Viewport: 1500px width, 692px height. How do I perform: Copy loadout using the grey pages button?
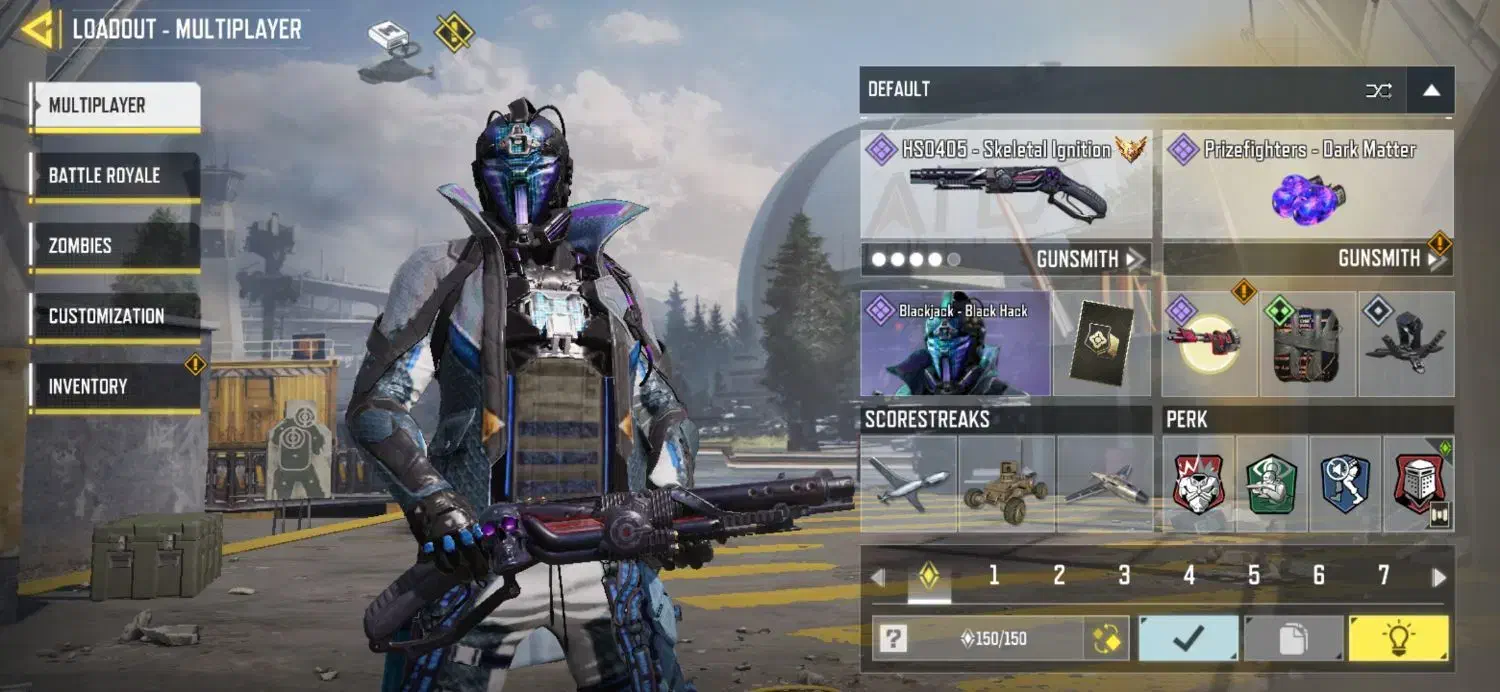[1293, 639]
